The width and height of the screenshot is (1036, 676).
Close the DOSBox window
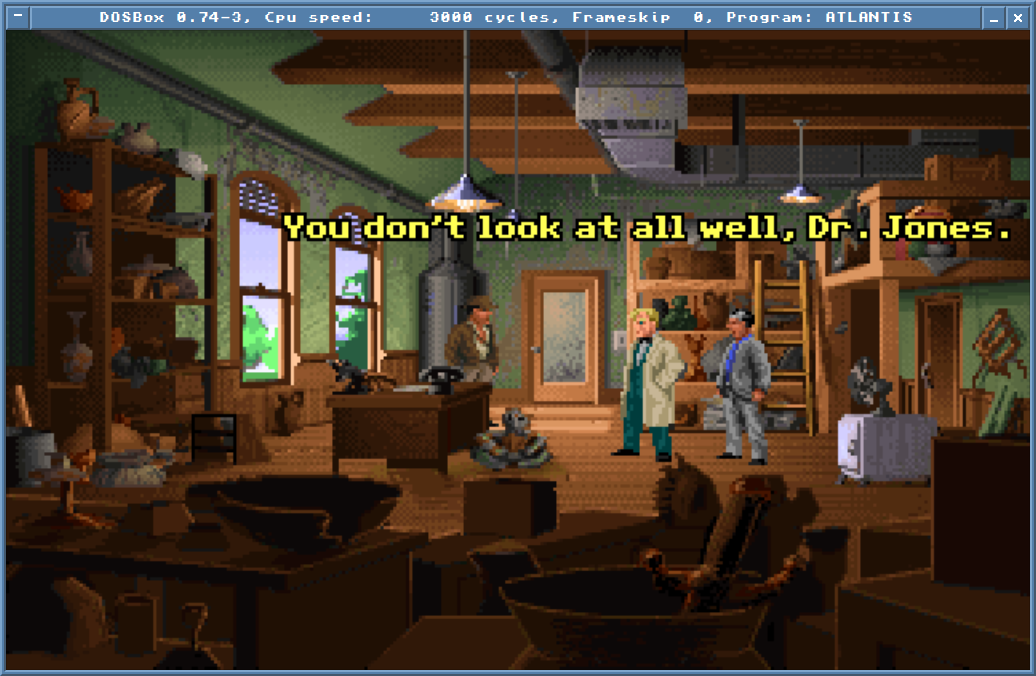1018,17
